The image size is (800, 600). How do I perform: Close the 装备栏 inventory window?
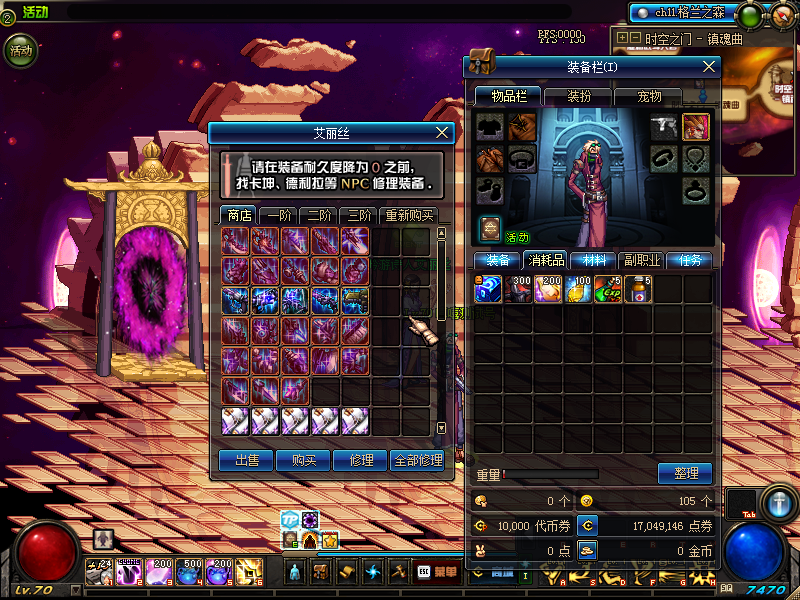pos(709,66)
